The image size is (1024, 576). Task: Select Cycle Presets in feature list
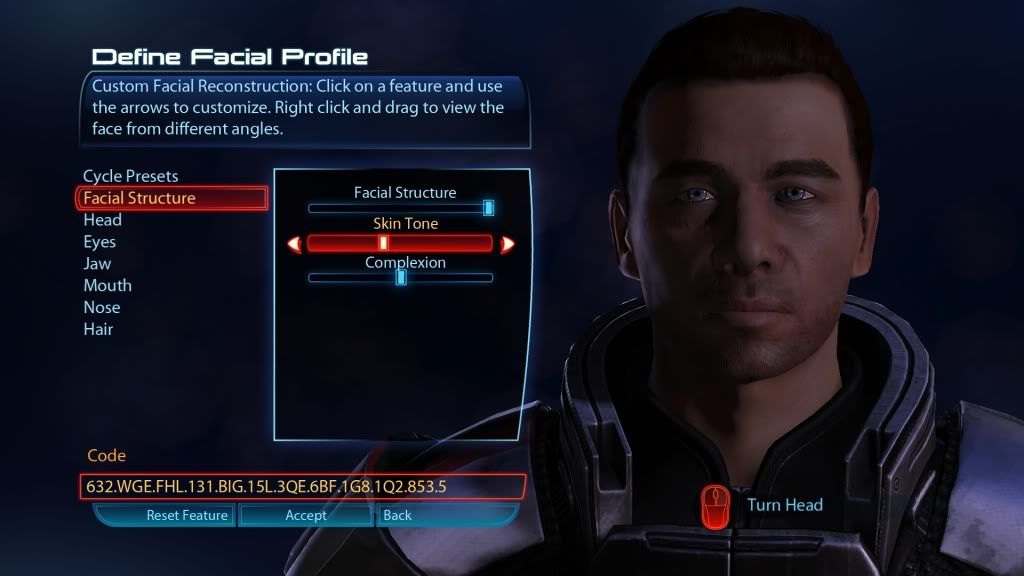pos(130,176)
